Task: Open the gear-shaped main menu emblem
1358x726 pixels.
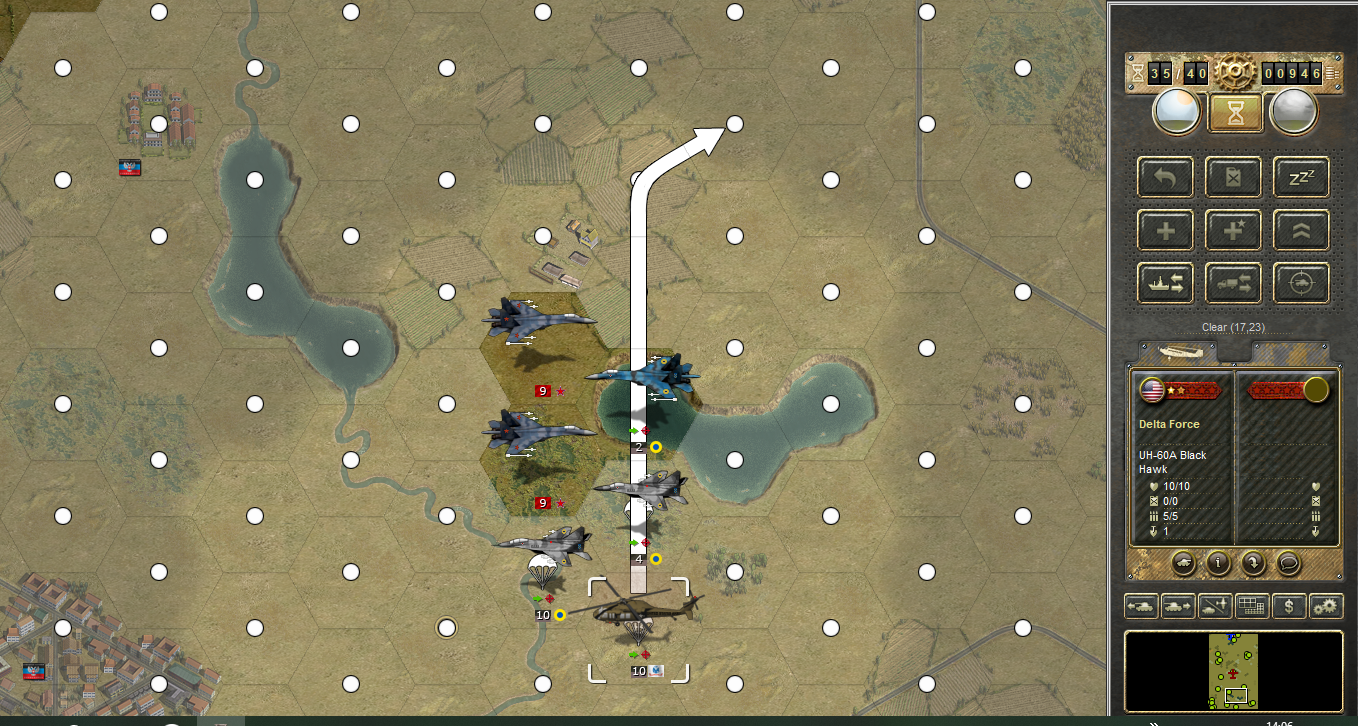Action: pyautogui.click(x=1234, y=72)
